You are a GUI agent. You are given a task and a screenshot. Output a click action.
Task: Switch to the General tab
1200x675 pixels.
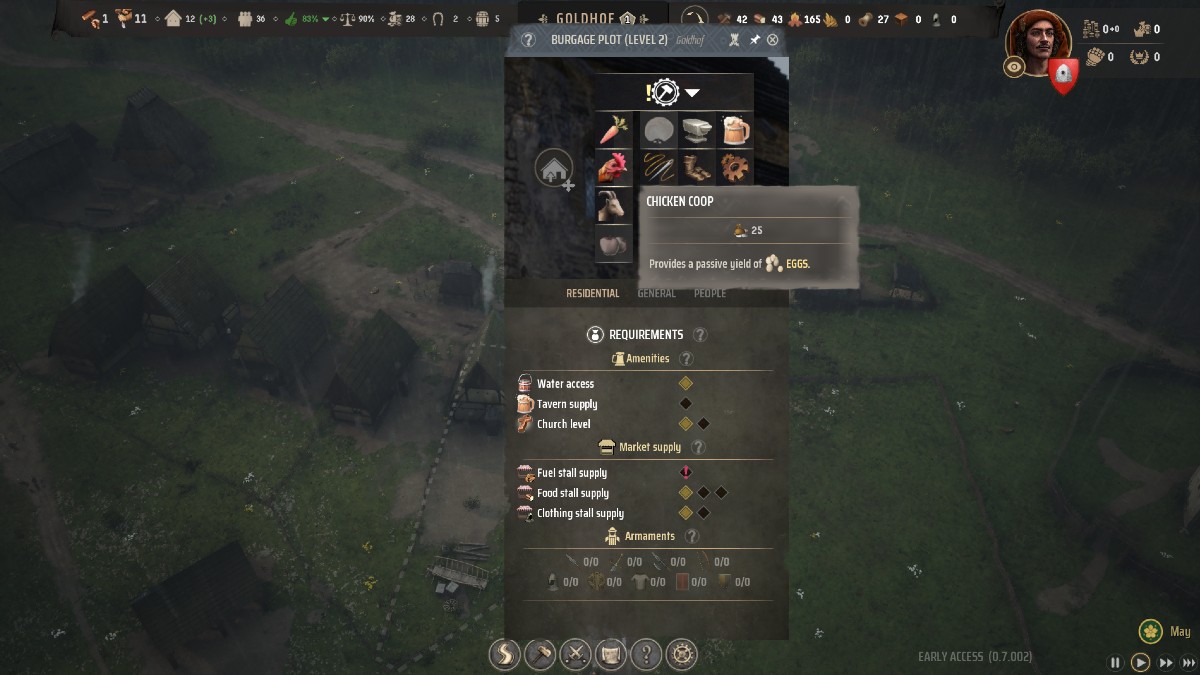point(657,293)
